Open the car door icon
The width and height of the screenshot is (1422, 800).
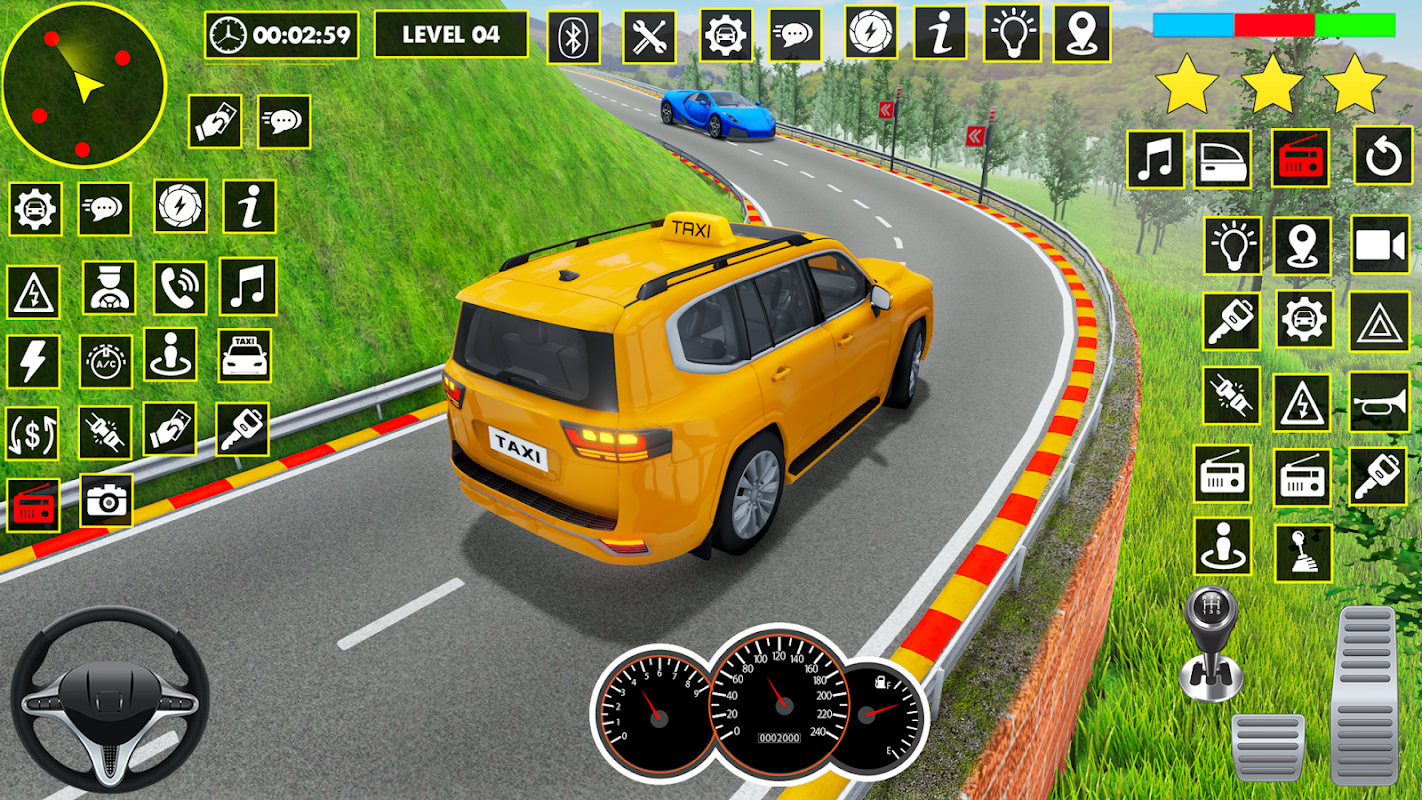(1222, 160)
